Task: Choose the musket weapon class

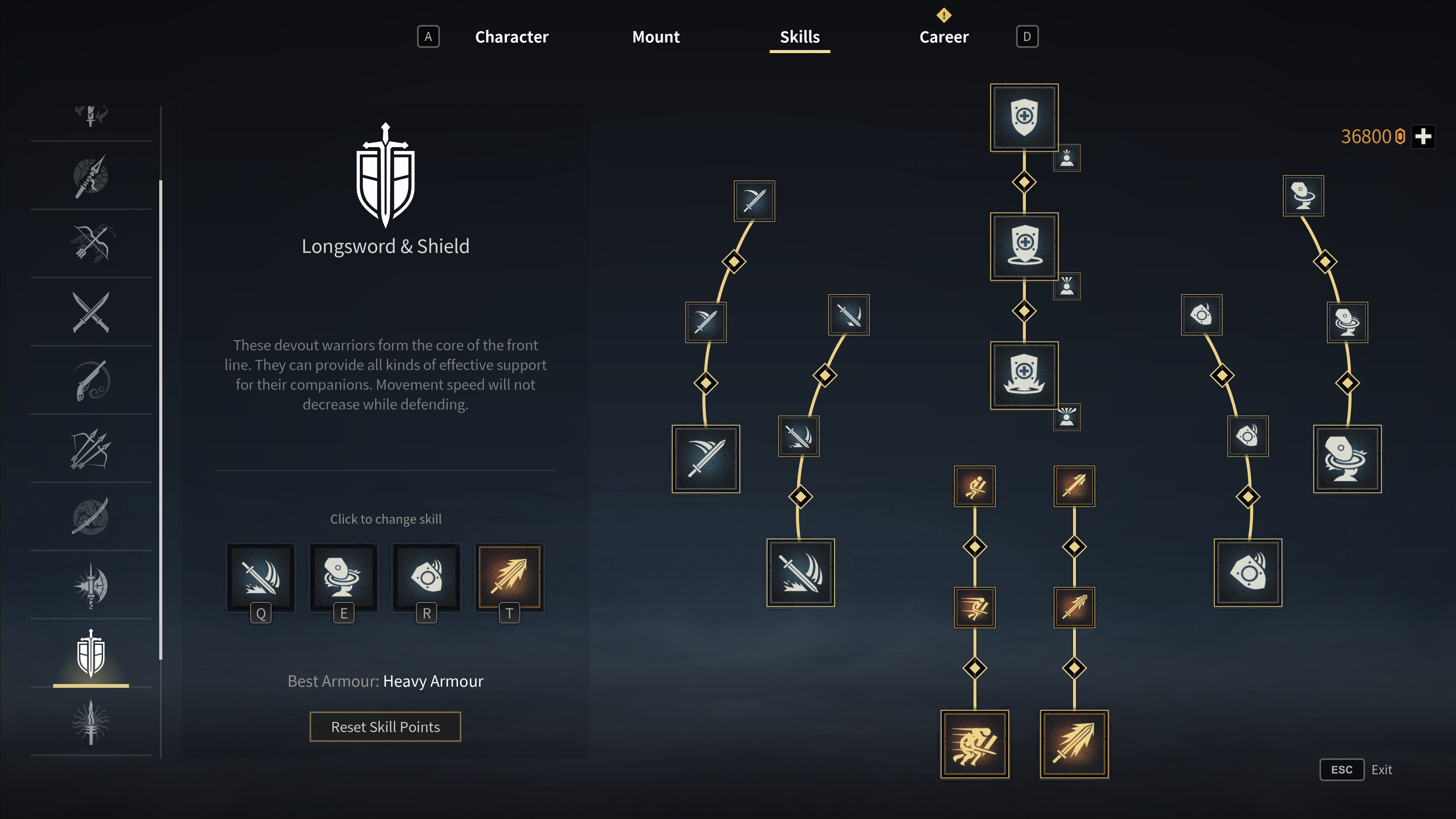Action: (x=91, y=380)
